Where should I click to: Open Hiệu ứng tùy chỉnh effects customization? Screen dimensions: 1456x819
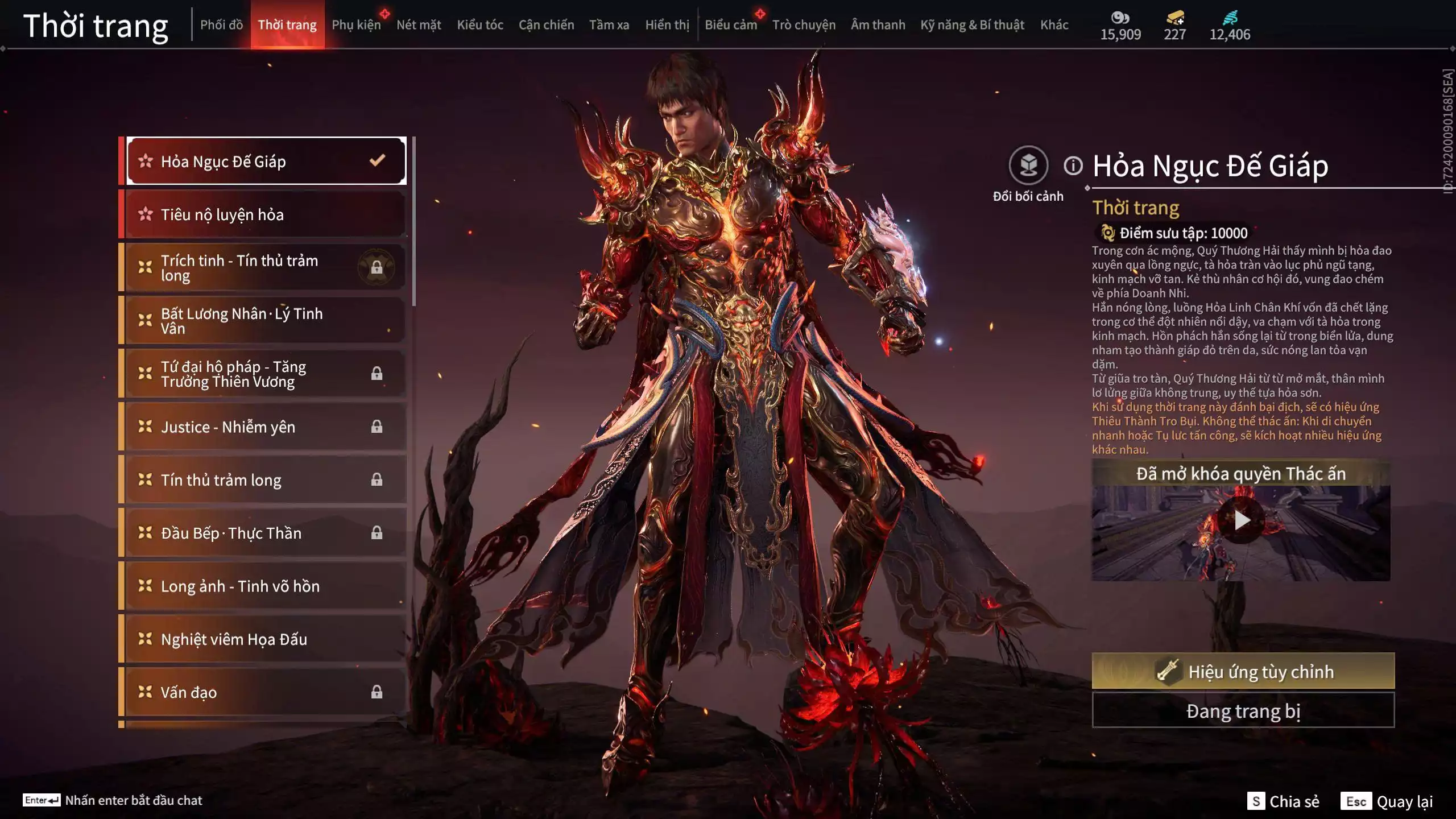(x=1243, y=671)
